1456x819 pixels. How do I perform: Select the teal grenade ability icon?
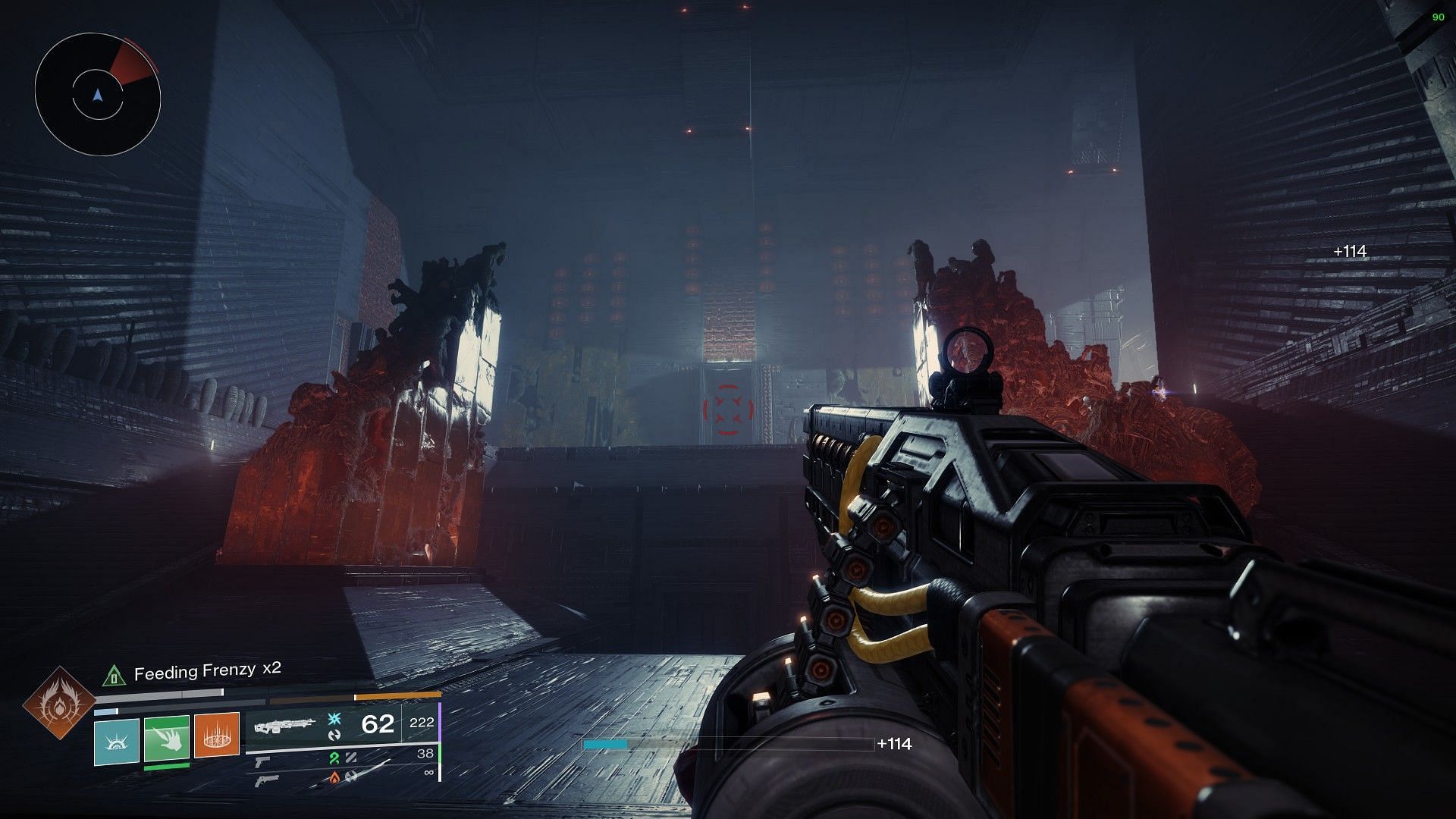click(x=117, y=742)
